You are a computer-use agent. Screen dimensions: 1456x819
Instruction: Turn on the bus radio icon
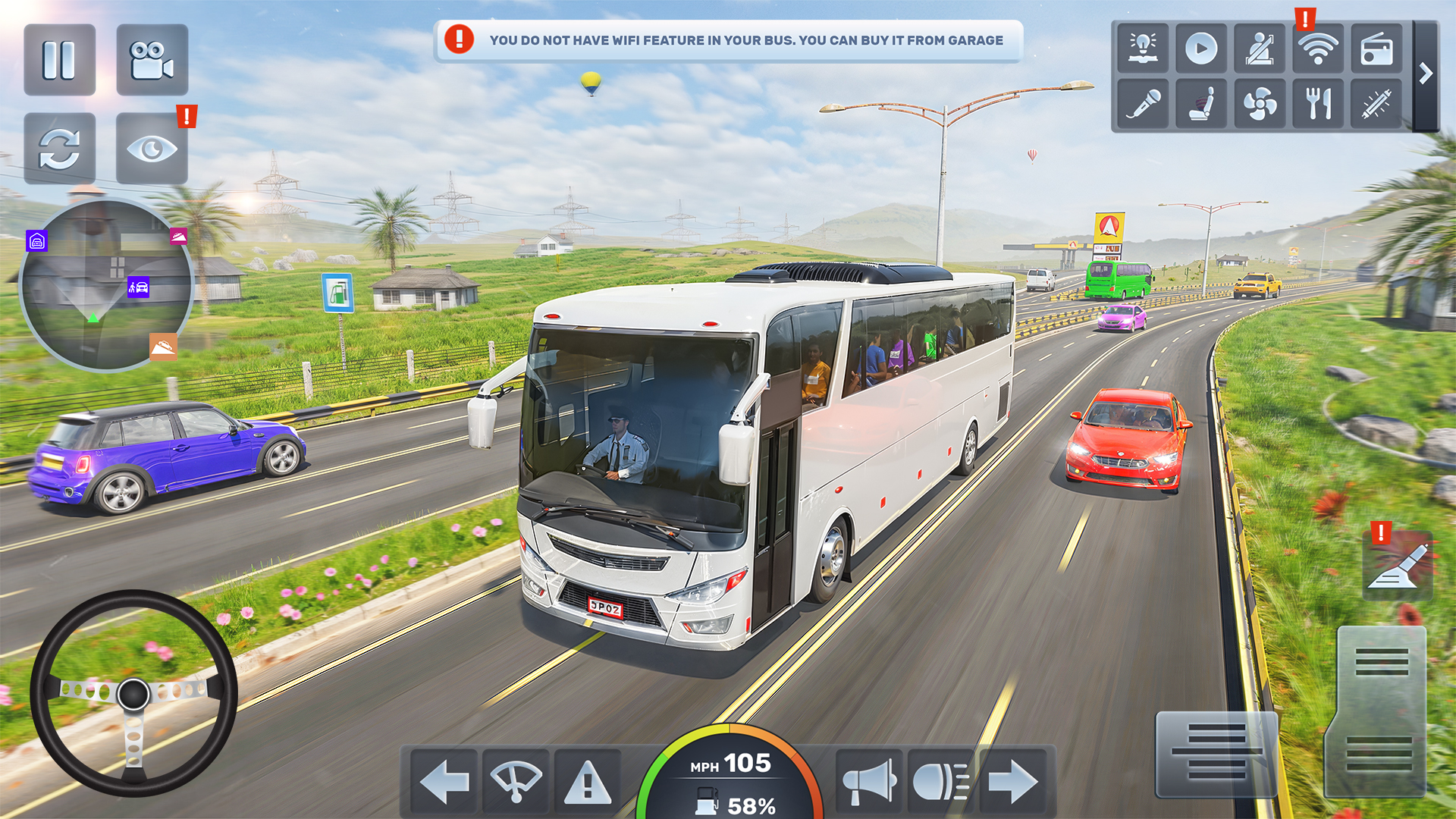point(1379,49)
